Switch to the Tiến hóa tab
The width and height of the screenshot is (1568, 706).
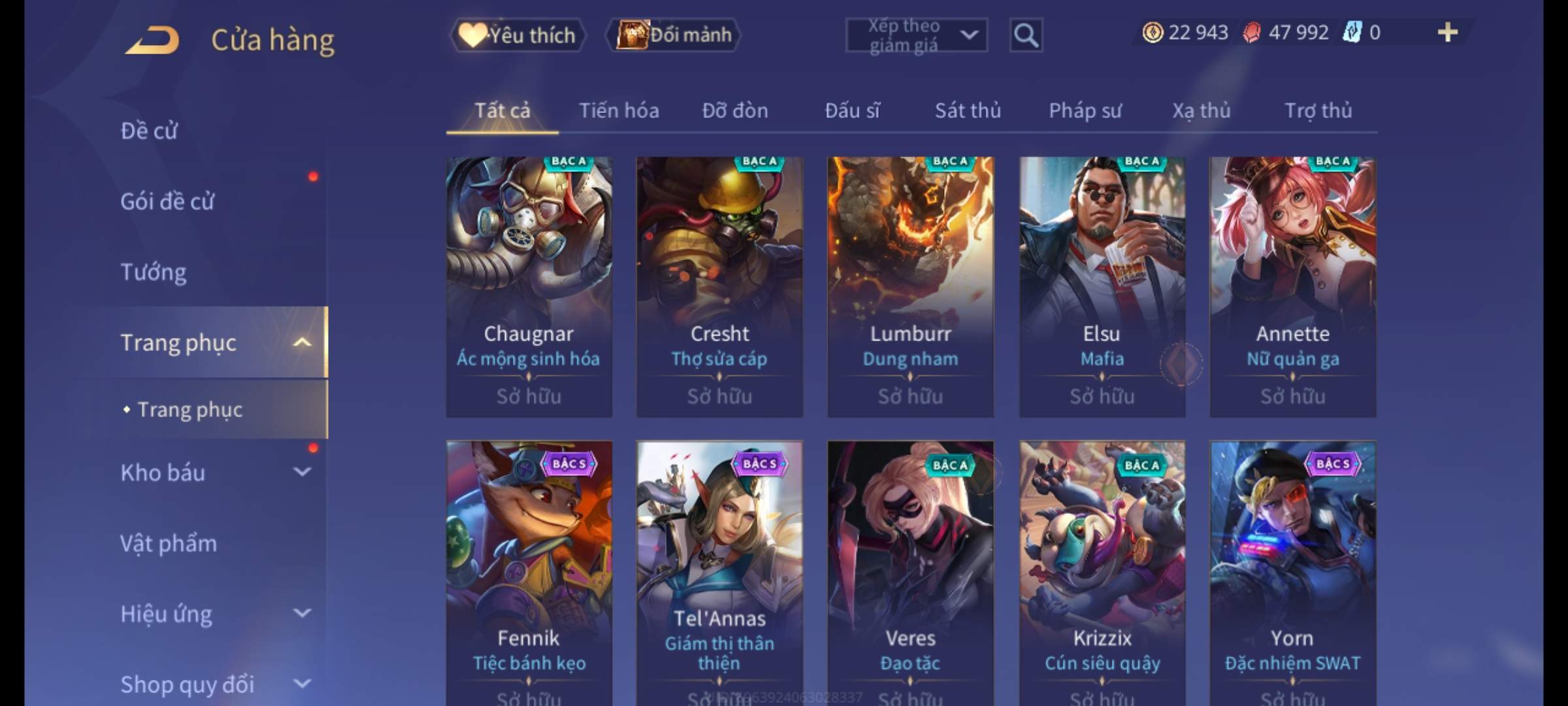coord(619,111)
